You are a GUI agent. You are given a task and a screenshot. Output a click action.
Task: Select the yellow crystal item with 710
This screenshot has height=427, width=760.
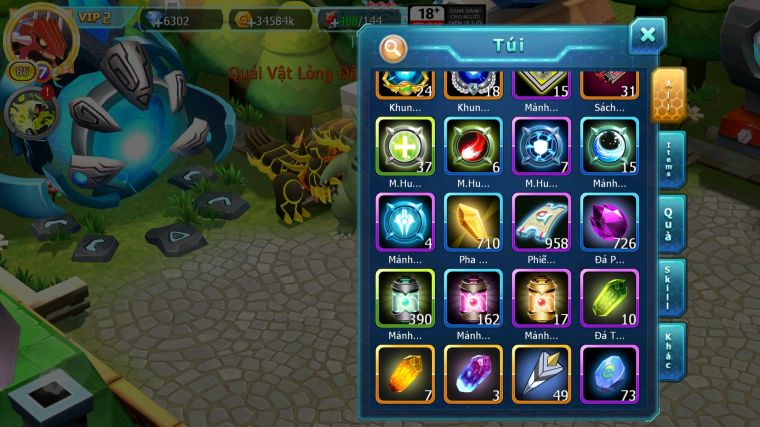point(473,222)
